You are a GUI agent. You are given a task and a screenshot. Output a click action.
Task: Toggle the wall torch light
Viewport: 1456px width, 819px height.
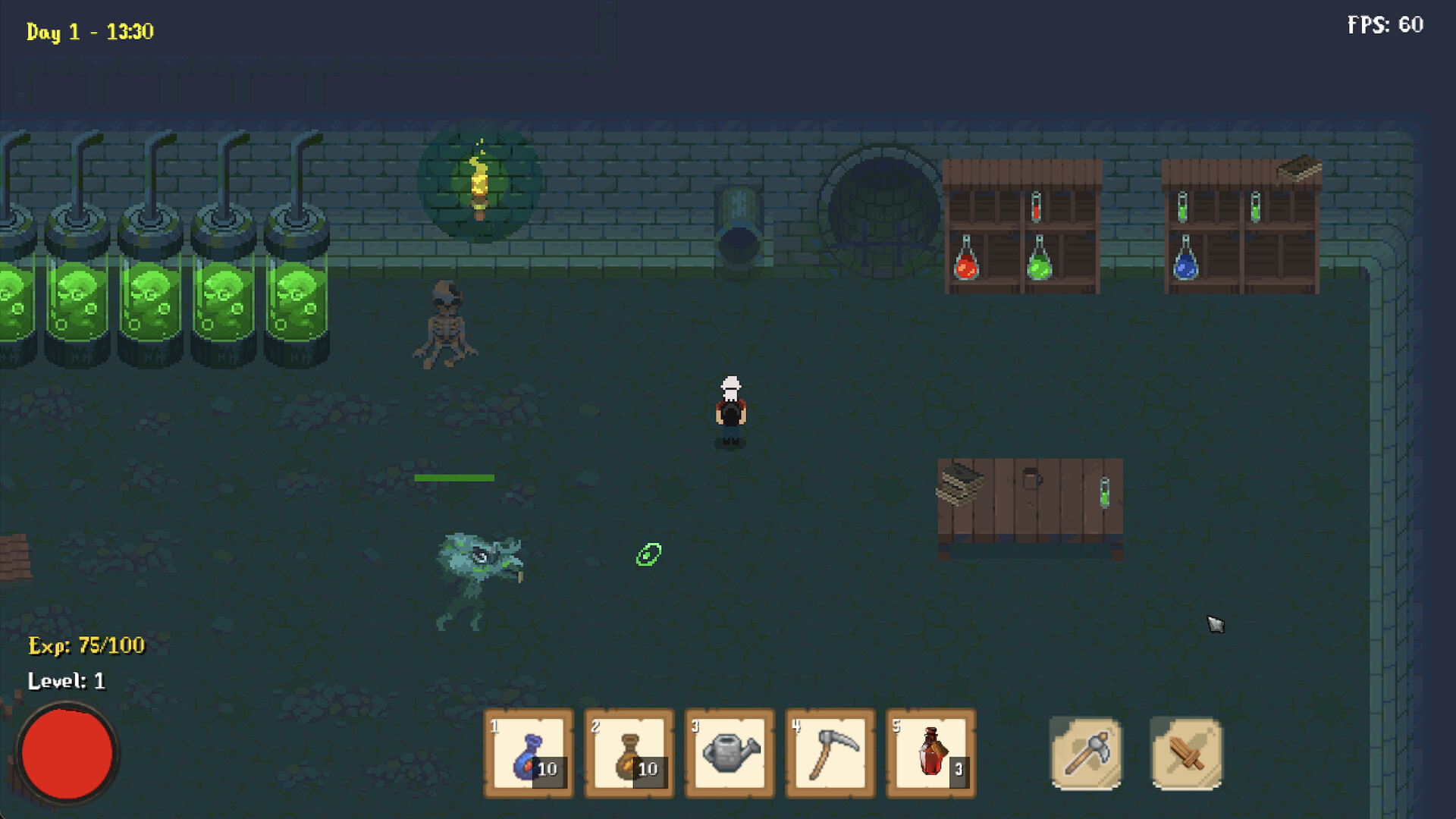coord(480,186)
